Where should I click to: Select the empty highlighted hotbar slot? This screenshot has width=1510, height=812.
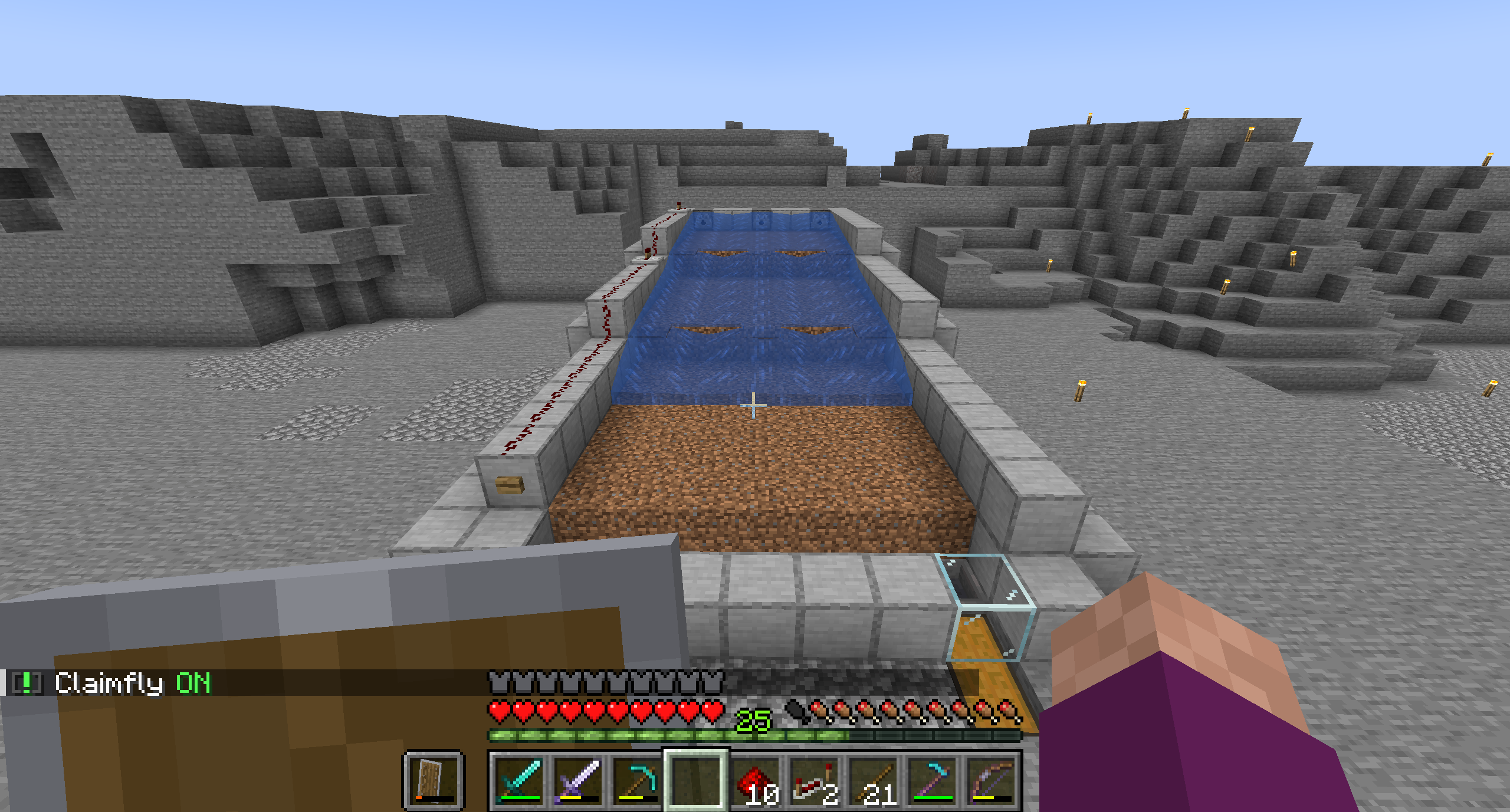click(x=697, y=781)
